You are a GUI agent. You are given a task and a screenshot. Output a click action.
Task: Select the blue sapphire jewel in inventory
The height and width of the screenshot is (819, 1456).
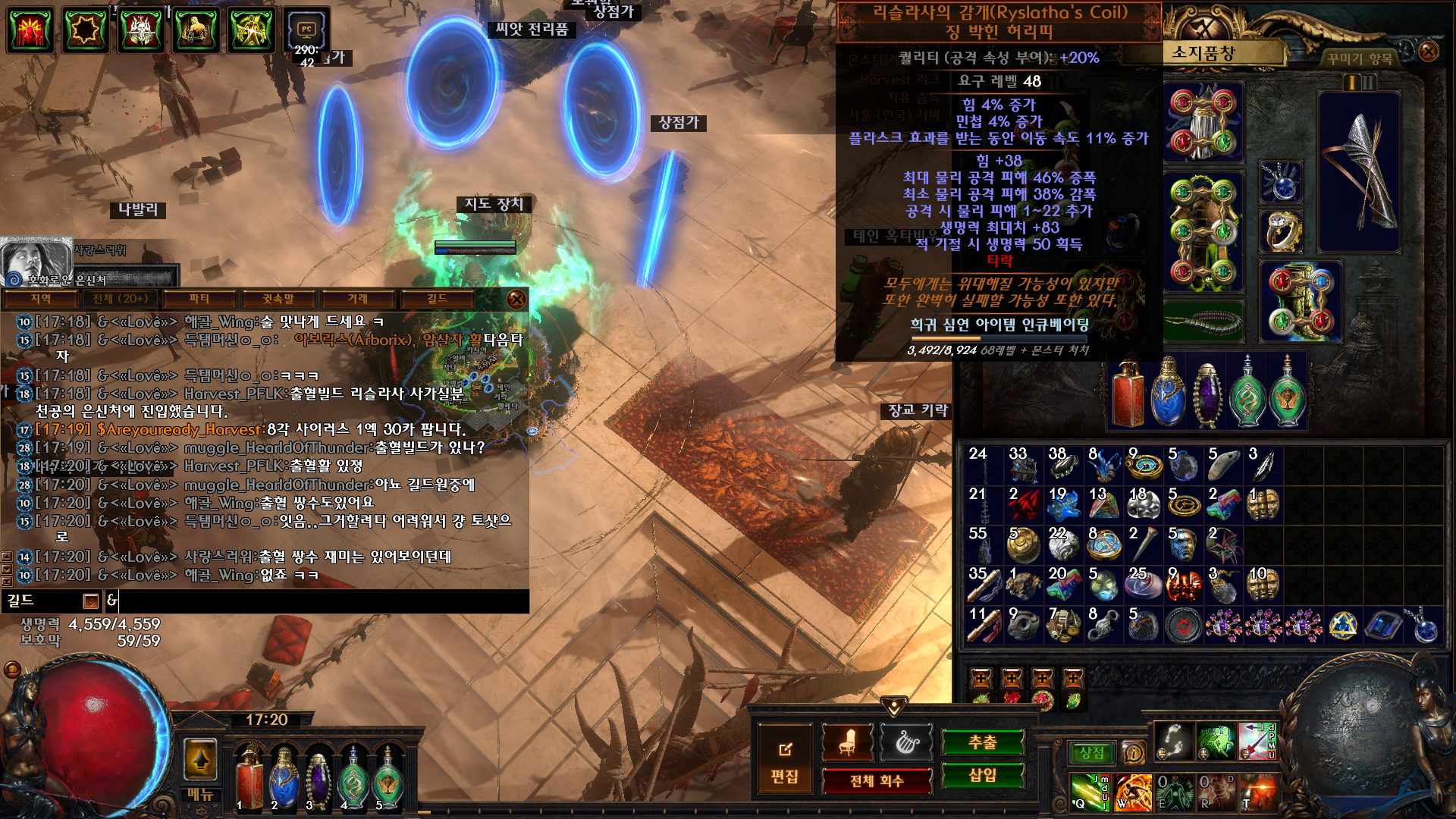point(1384,626)
